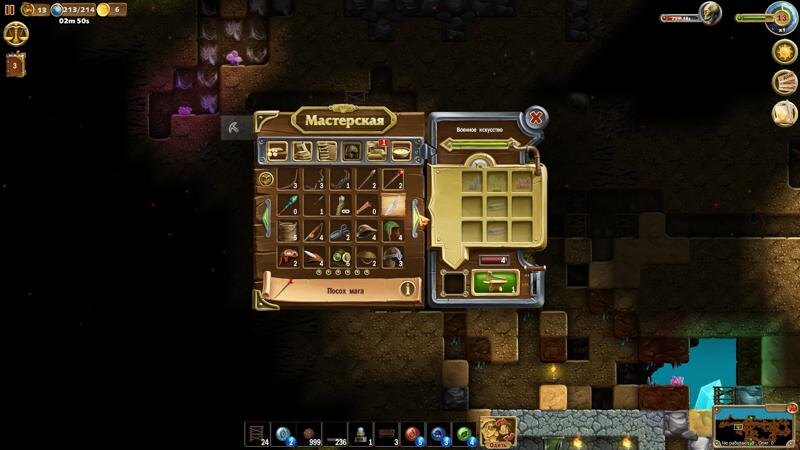800x450 pixels.
Task: Select the highlighted white feather recipe slot
Action: click(x=393, y=205)
